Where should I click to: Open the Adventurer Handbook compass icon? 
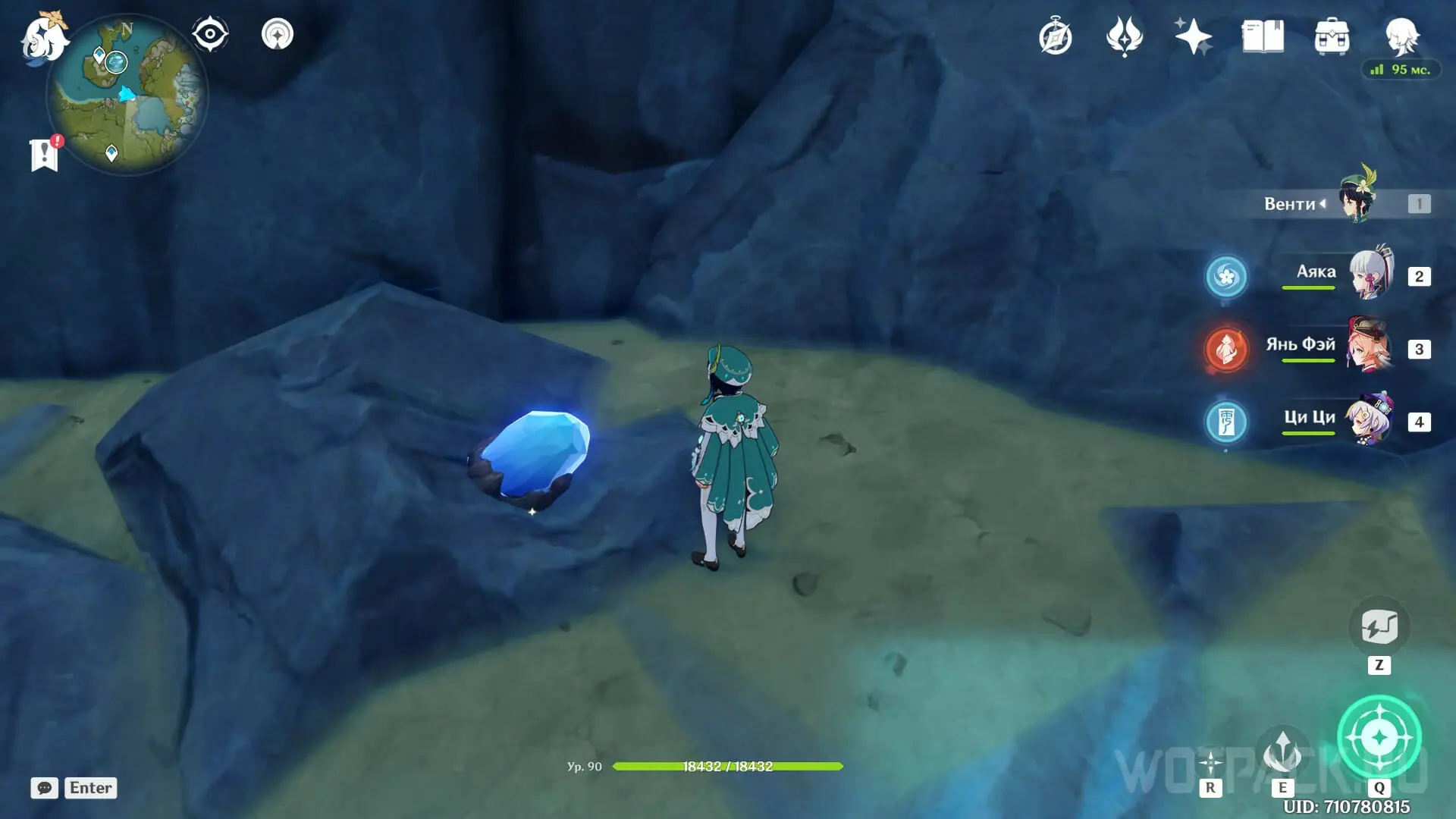[1056, 37]
